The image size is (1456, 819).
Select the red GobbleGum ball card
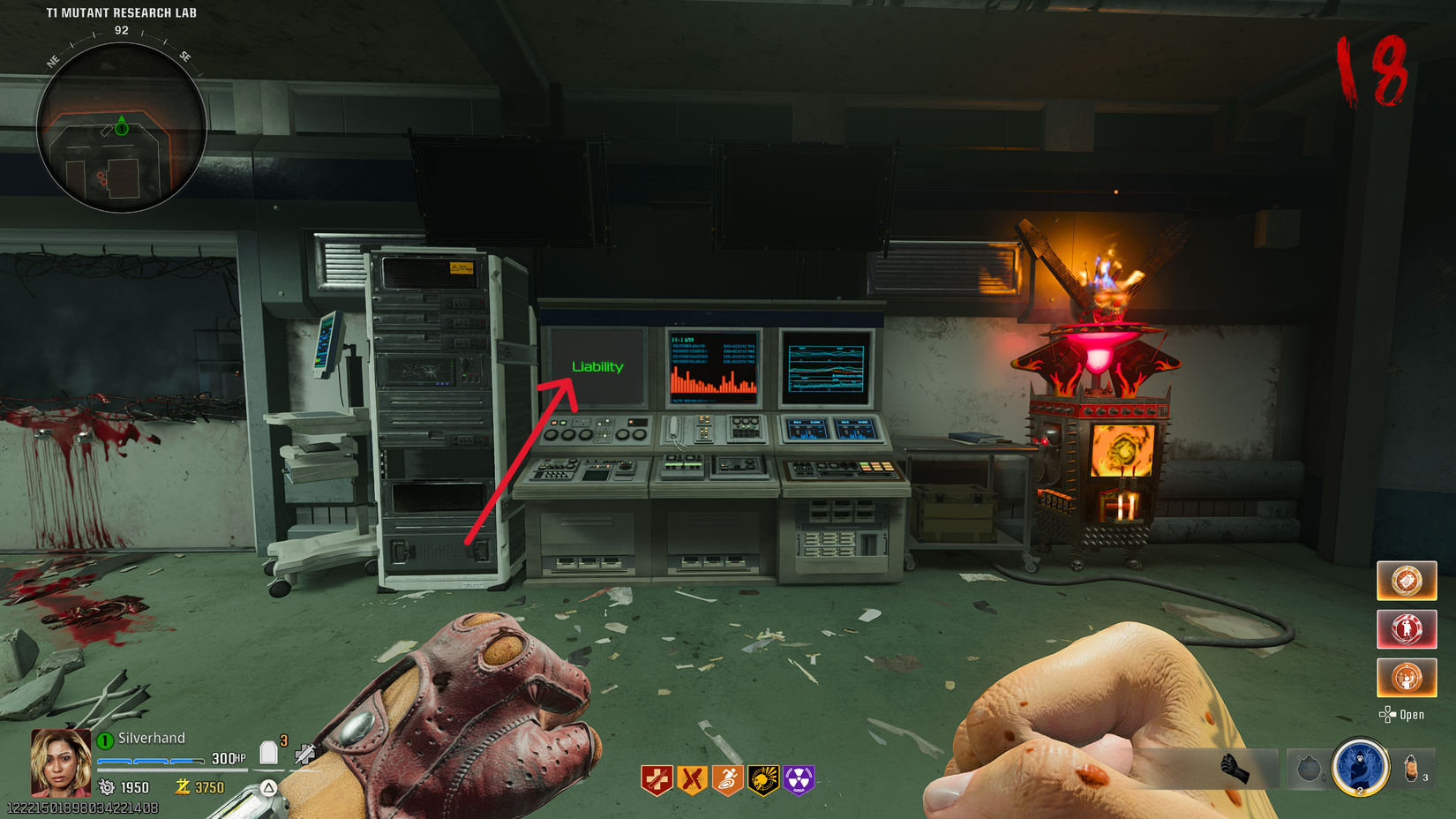[1407, 629]
